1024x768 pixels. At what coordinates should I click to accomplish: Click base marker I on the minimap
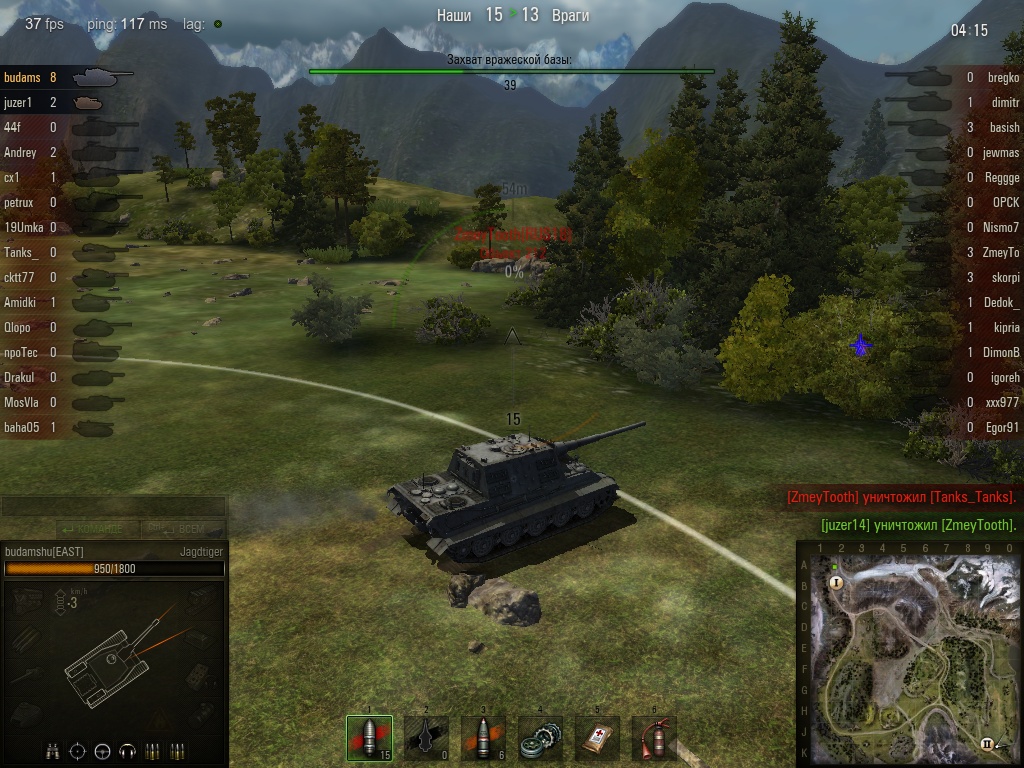[836, 581]
